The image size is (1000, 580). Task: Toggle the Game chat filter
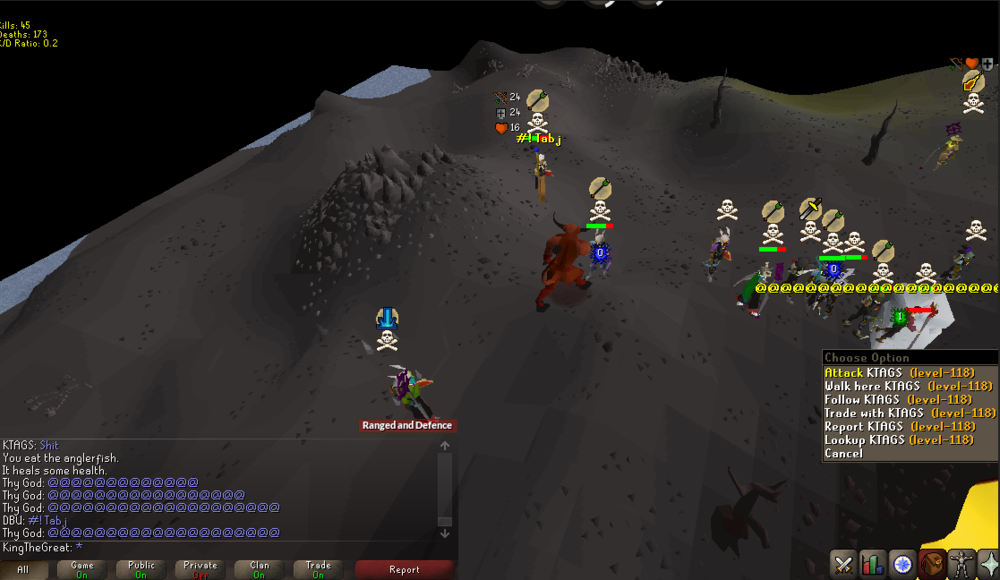(x=82, y=570)
